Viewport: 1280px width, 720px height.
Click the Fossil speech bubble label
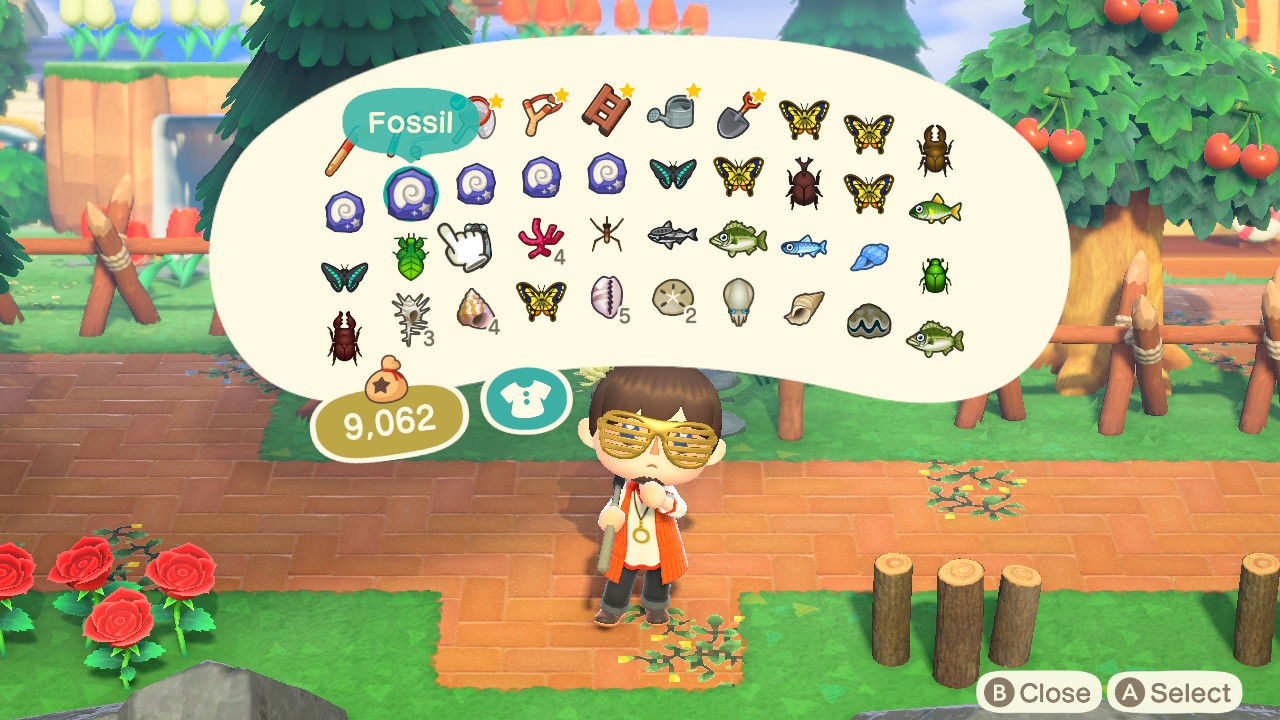[x=412, y=120]
